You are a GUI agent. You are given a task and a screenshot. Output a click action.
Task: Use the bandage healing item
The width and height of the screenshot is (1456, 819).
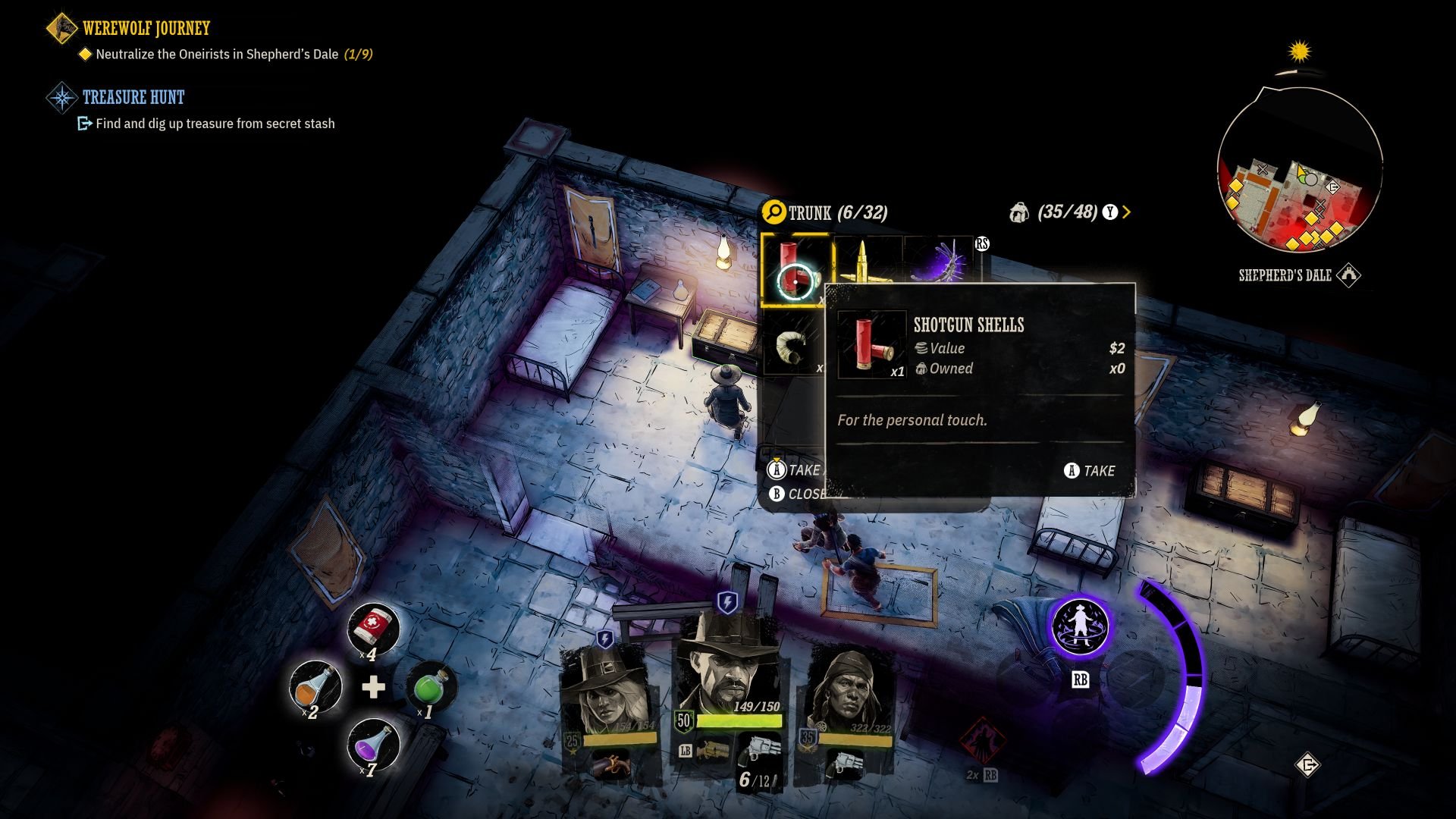[x=373, y=628]
